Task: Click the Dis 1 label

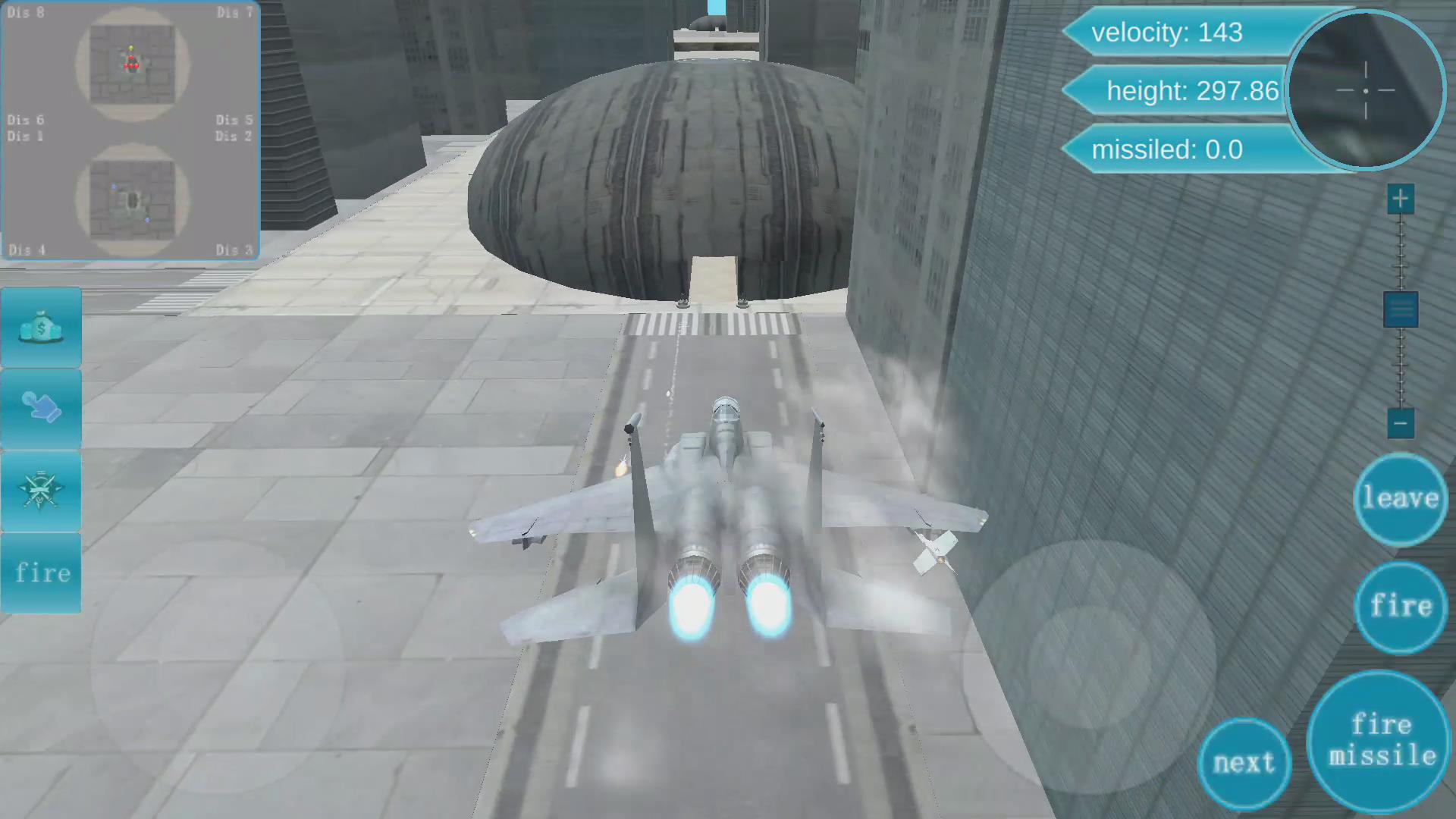Action: 26,136
